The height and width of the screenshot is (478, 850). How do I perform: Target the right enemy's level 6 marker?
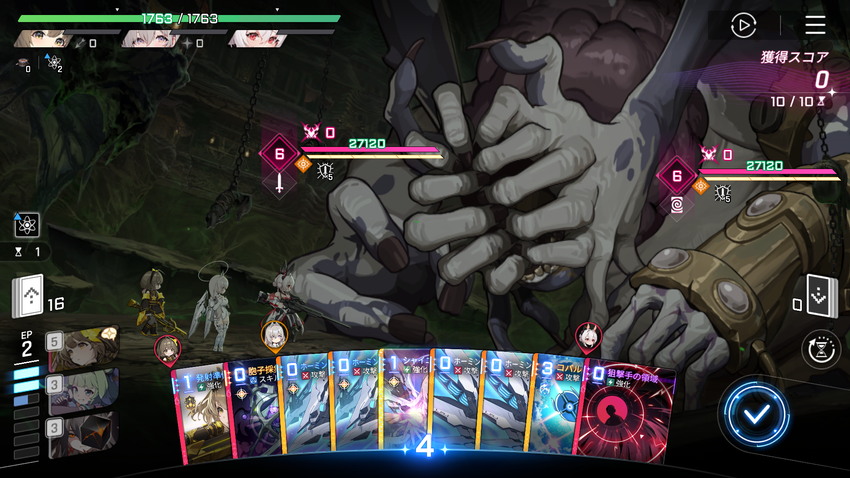(x=676, y=177)
